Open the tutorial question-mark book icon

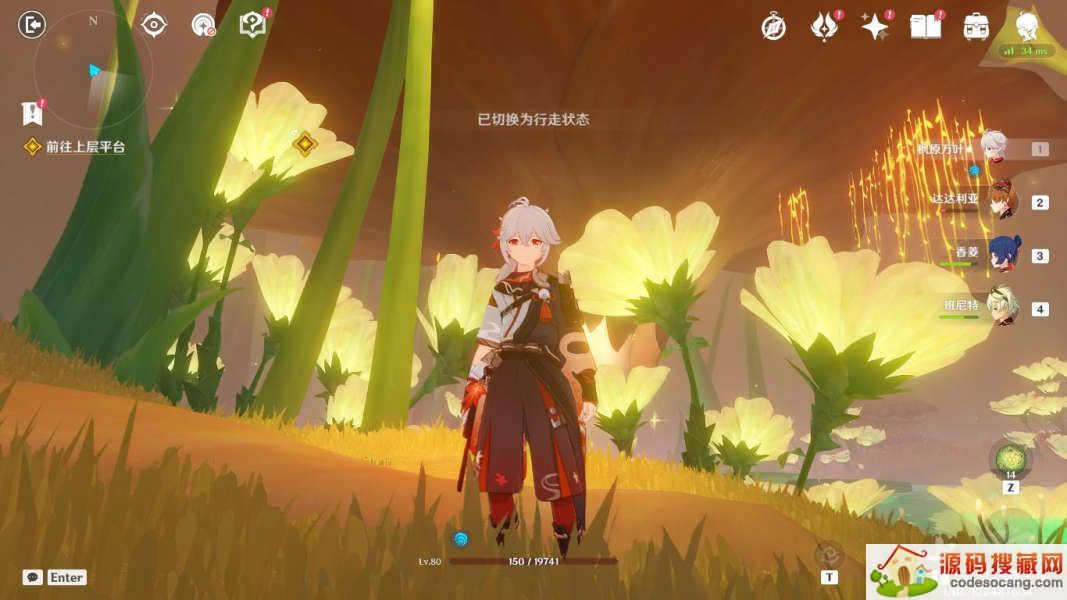click(x=252, y=25)
